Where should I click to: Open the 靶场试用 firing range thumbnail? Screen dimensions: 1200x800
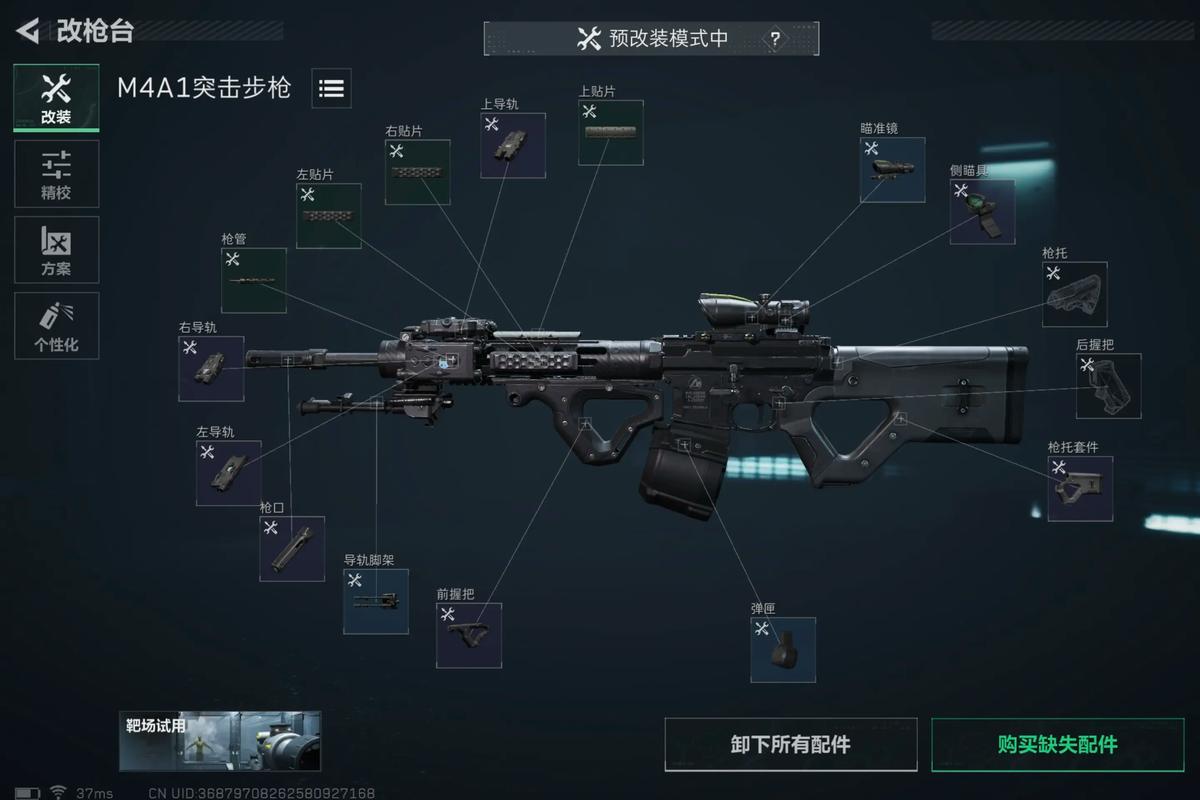click(220, 741)
